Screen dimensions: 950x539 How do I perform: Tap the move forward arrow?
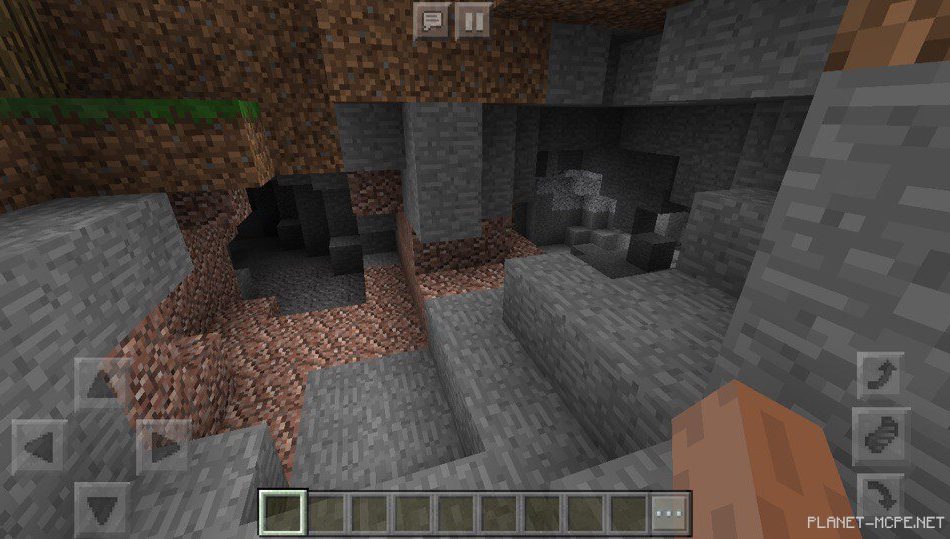coord(102,383)
